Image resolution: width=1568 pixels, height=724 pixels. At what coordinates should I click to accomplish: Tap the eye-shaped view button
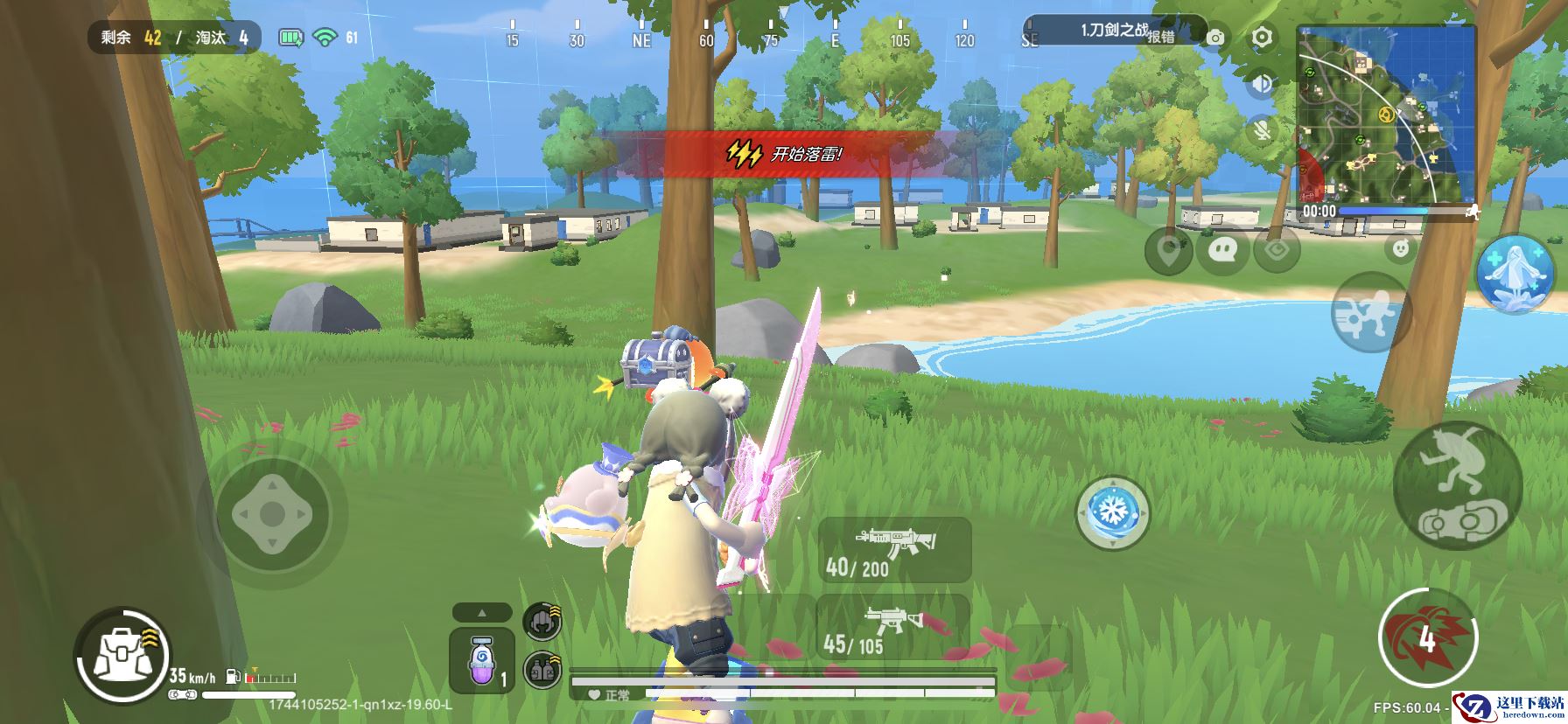point(1276,251)
